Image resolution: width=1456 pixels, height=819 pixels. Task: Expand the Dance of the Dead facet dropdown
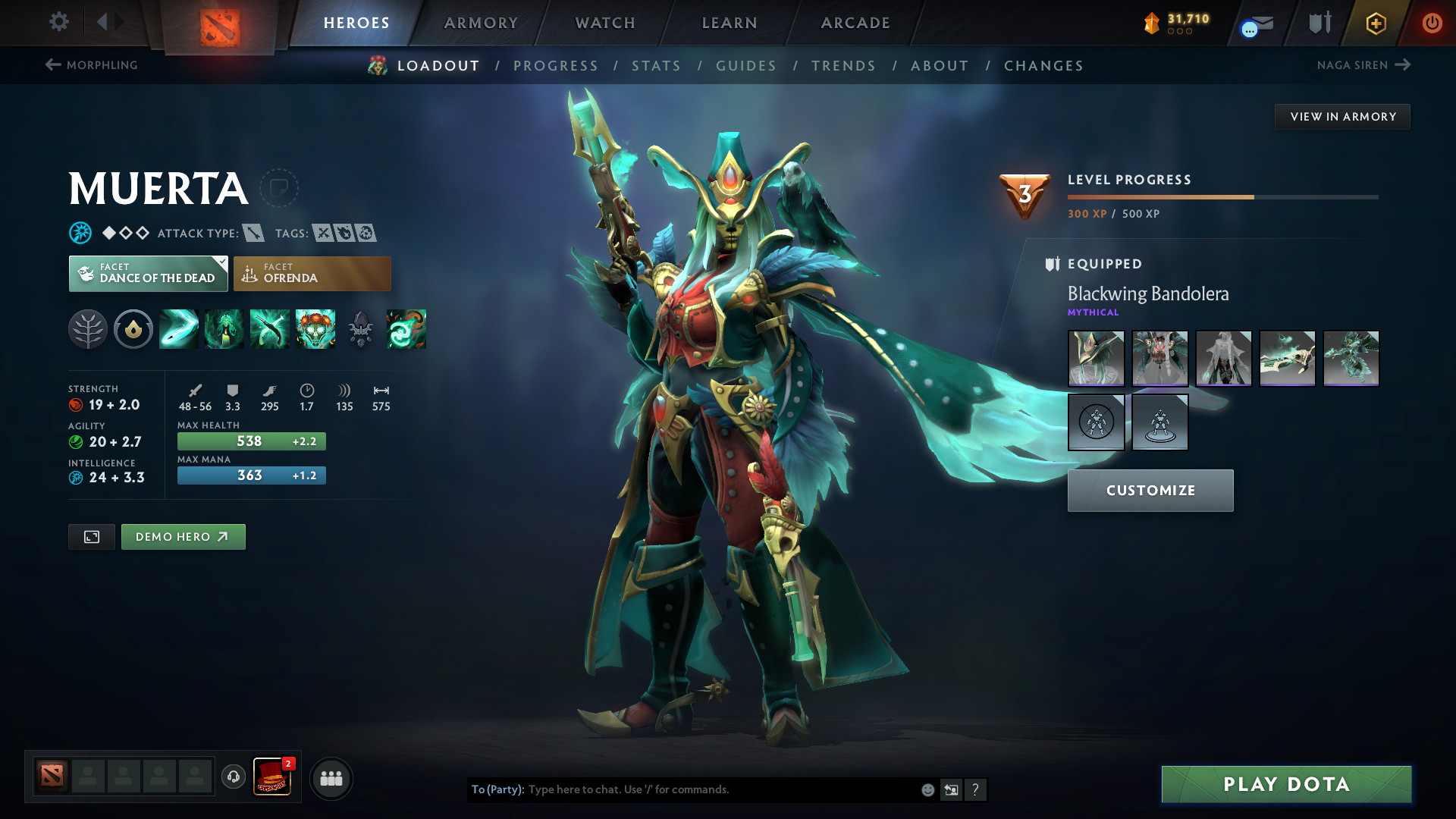pos(148,273)
